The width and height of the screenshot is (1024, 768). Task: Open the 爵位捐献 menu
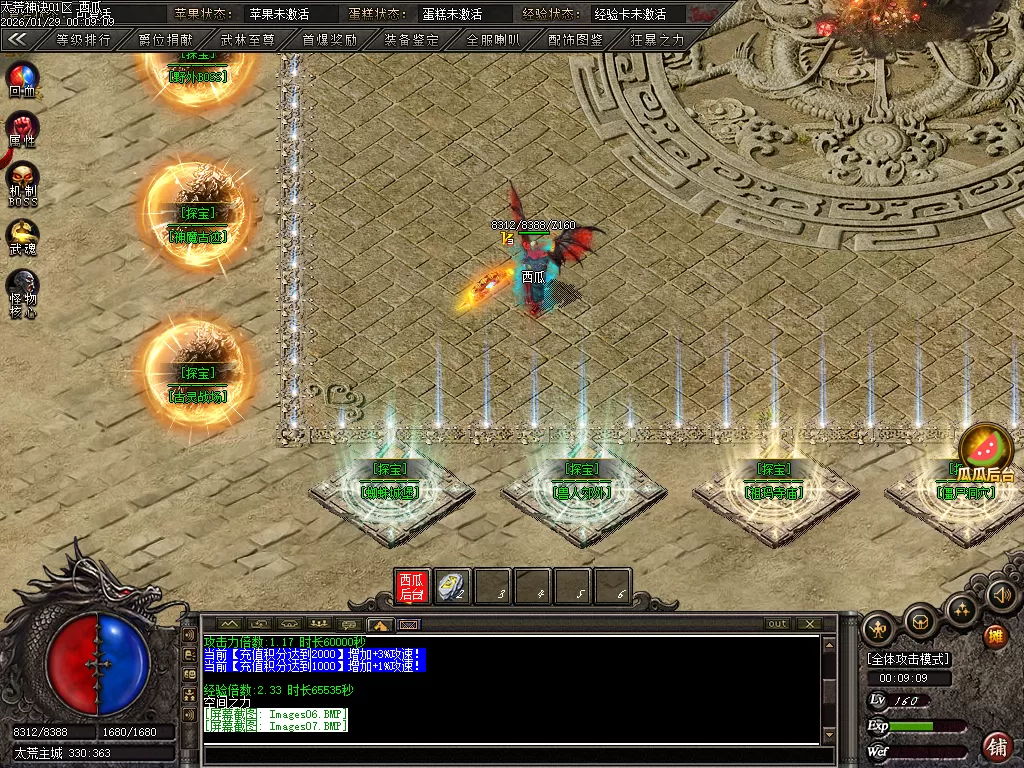[x=165, y=40]
